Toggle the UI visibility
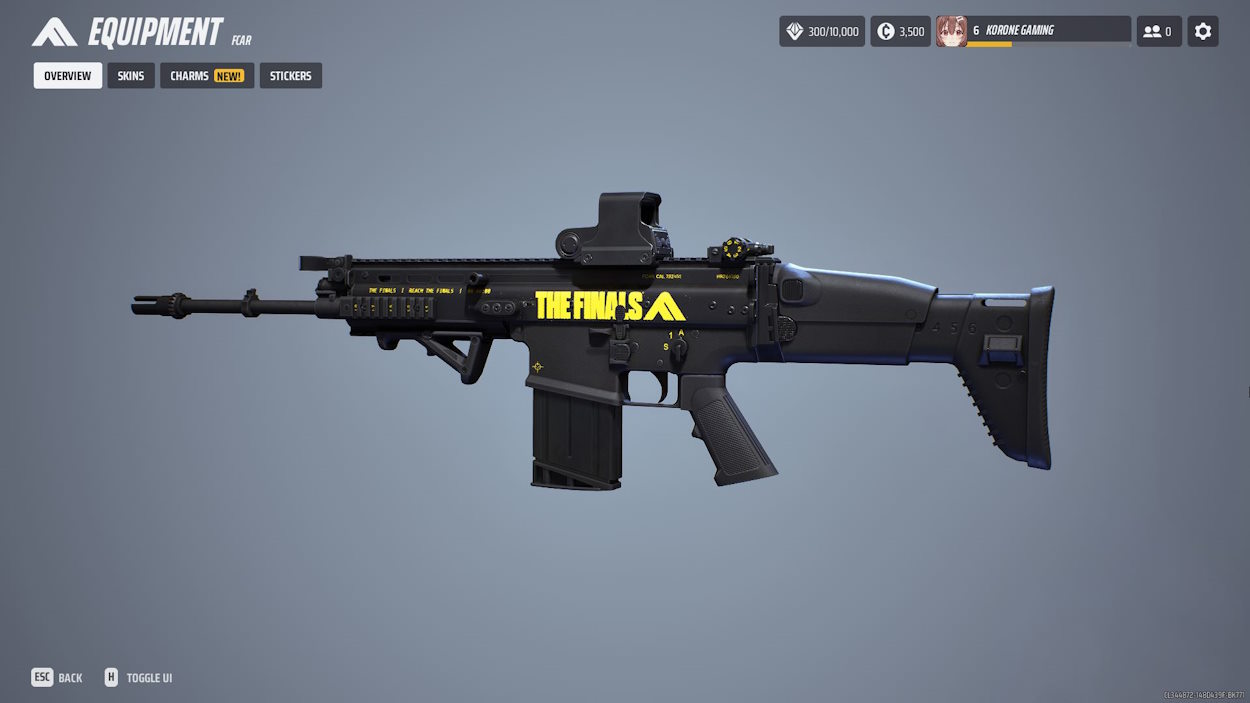This screenshot has height=703, width=1250. tap(139, 678)
